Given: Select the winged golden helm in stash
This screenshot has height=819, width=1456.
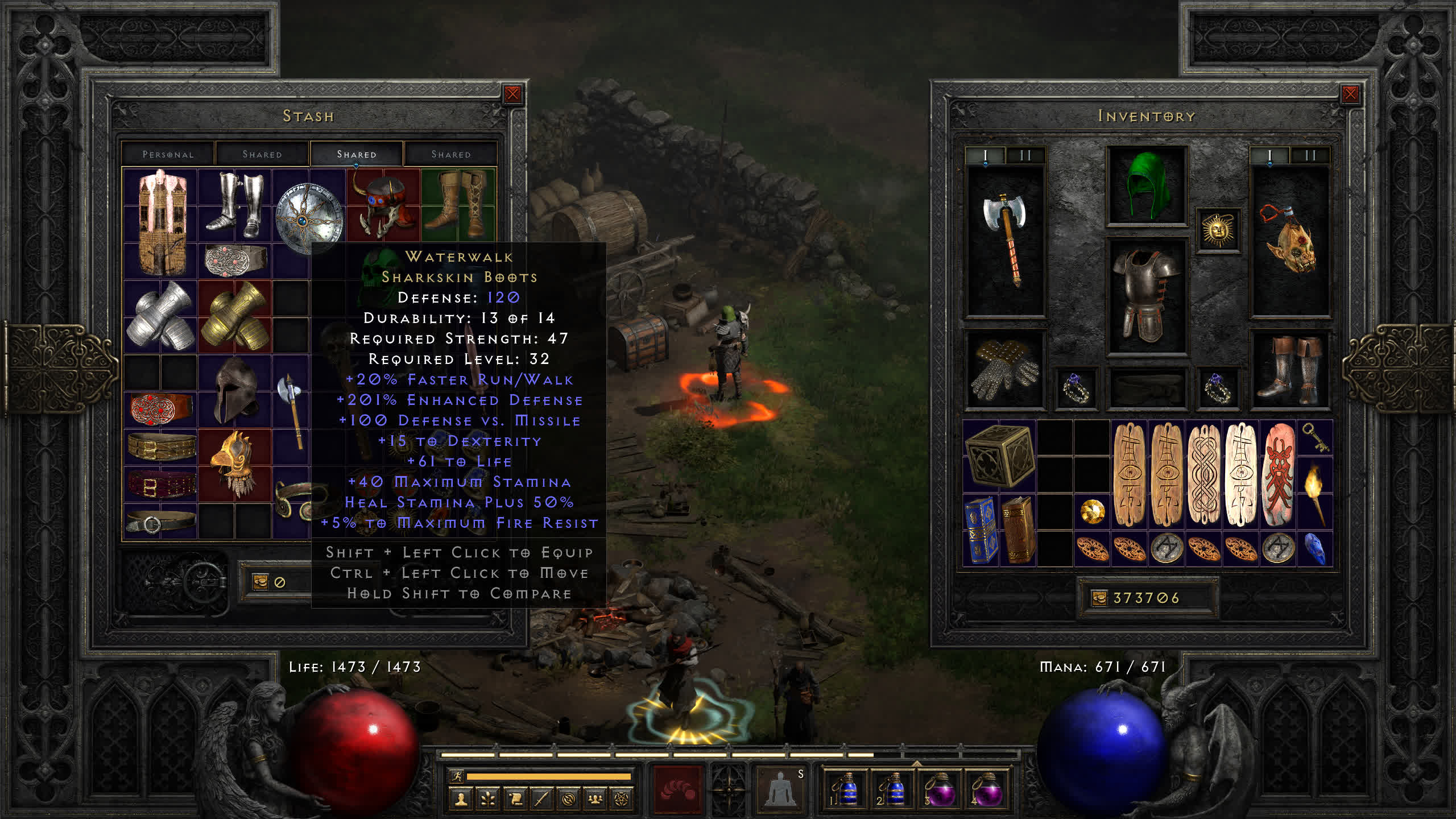Looking at the screenshot, I should [234, 464].
